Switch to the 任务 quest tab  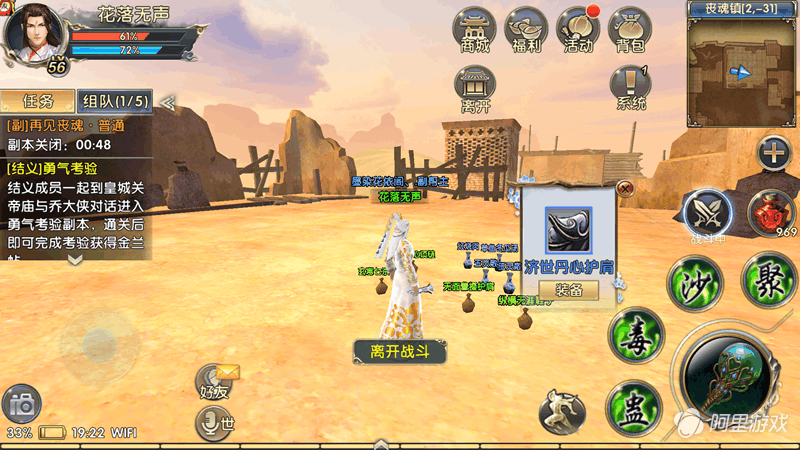click(x=37, y=101)
